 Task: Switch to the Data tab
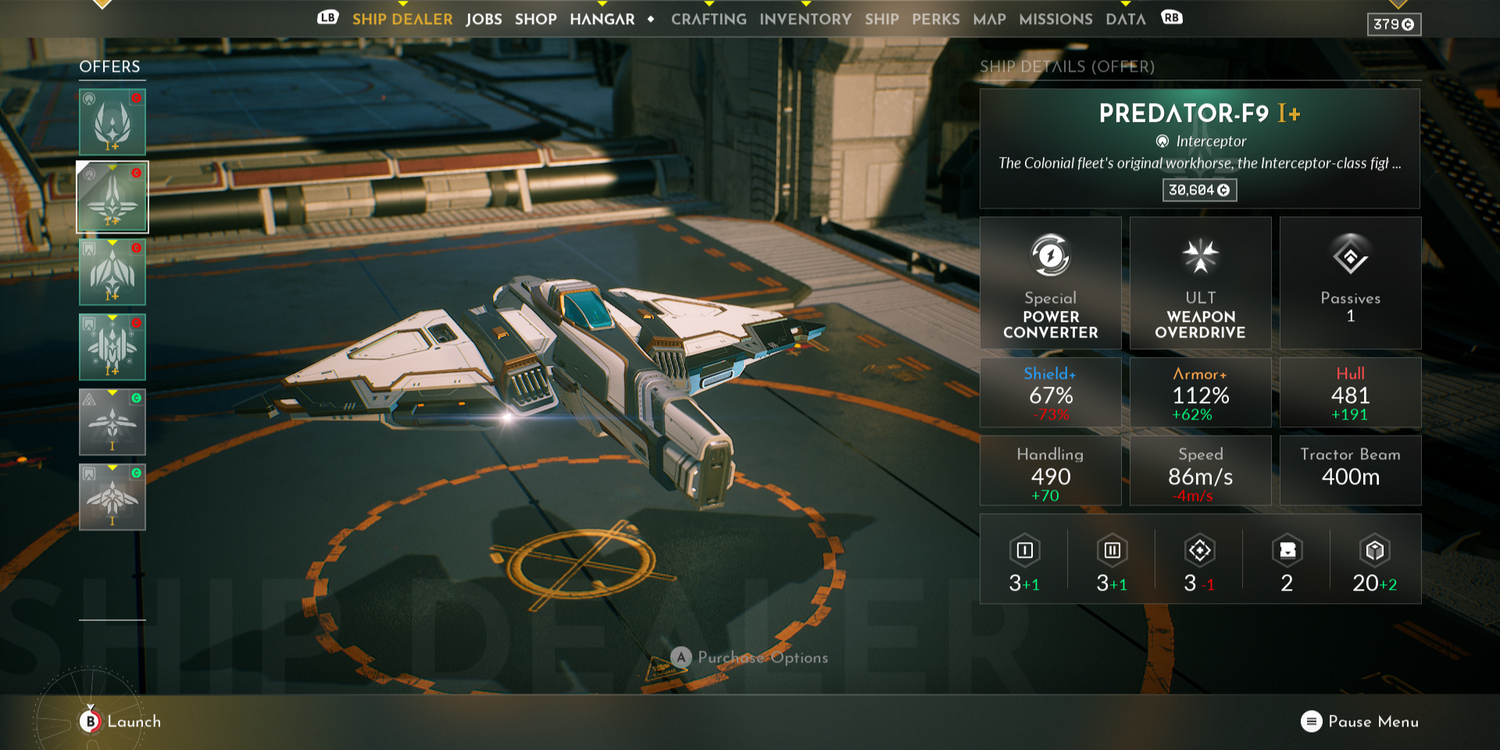pyautogui.click(x=1125, y=19)
